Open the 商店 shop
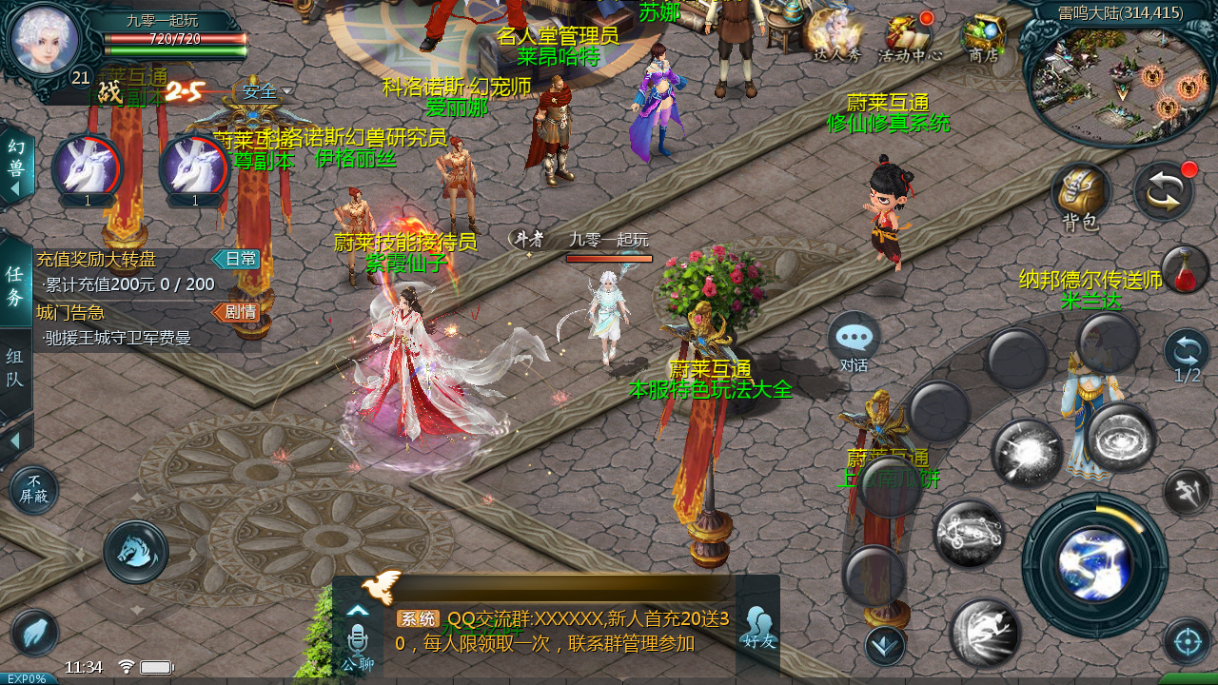The height and width of the screenshot is (685, 1218). point(983,37)
